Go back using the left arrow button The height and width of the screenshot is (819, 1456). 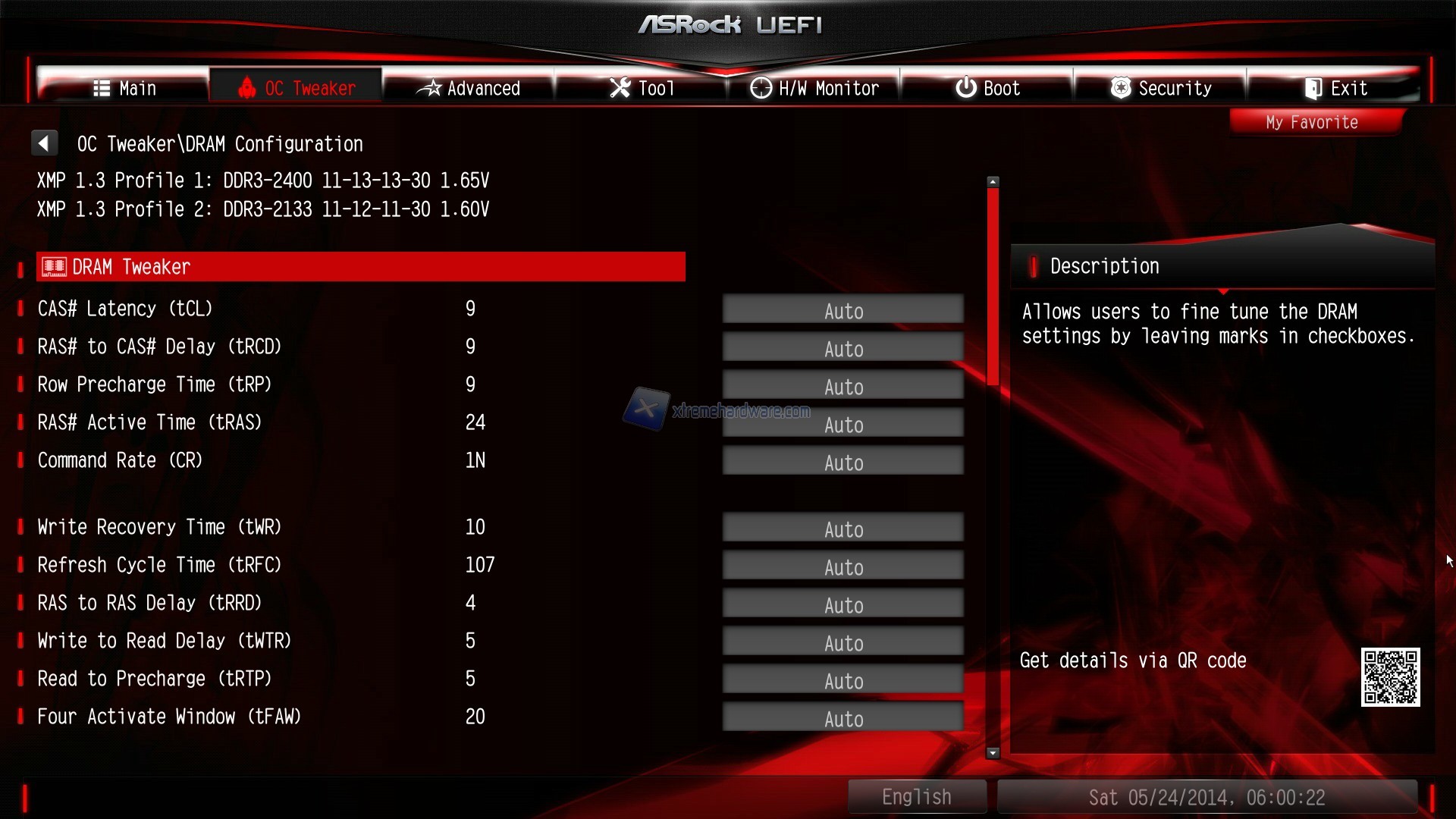tap(44, 143)
